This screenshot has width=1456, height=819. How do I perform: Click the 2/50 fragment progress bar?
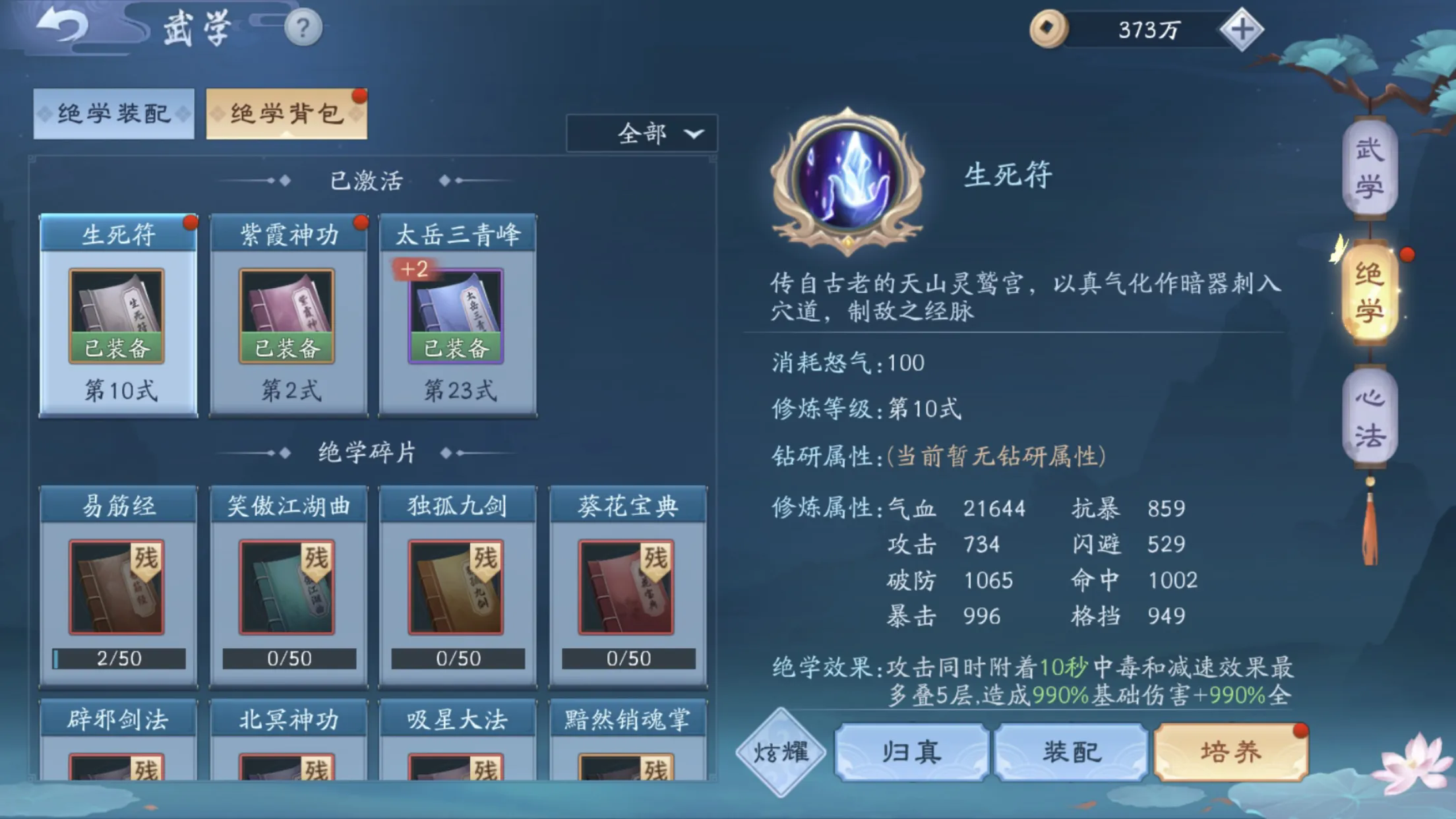[x=117, y=657]
